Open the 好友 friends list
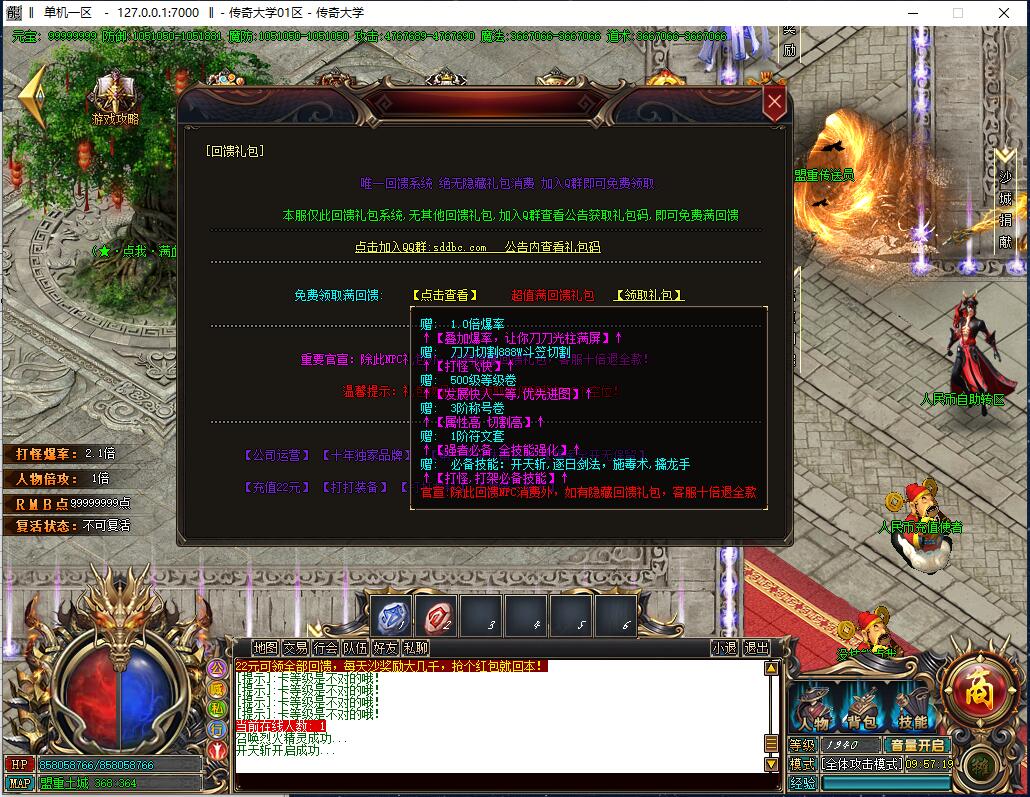This screenshot has width=1030, height=797. tap(385, 648)
